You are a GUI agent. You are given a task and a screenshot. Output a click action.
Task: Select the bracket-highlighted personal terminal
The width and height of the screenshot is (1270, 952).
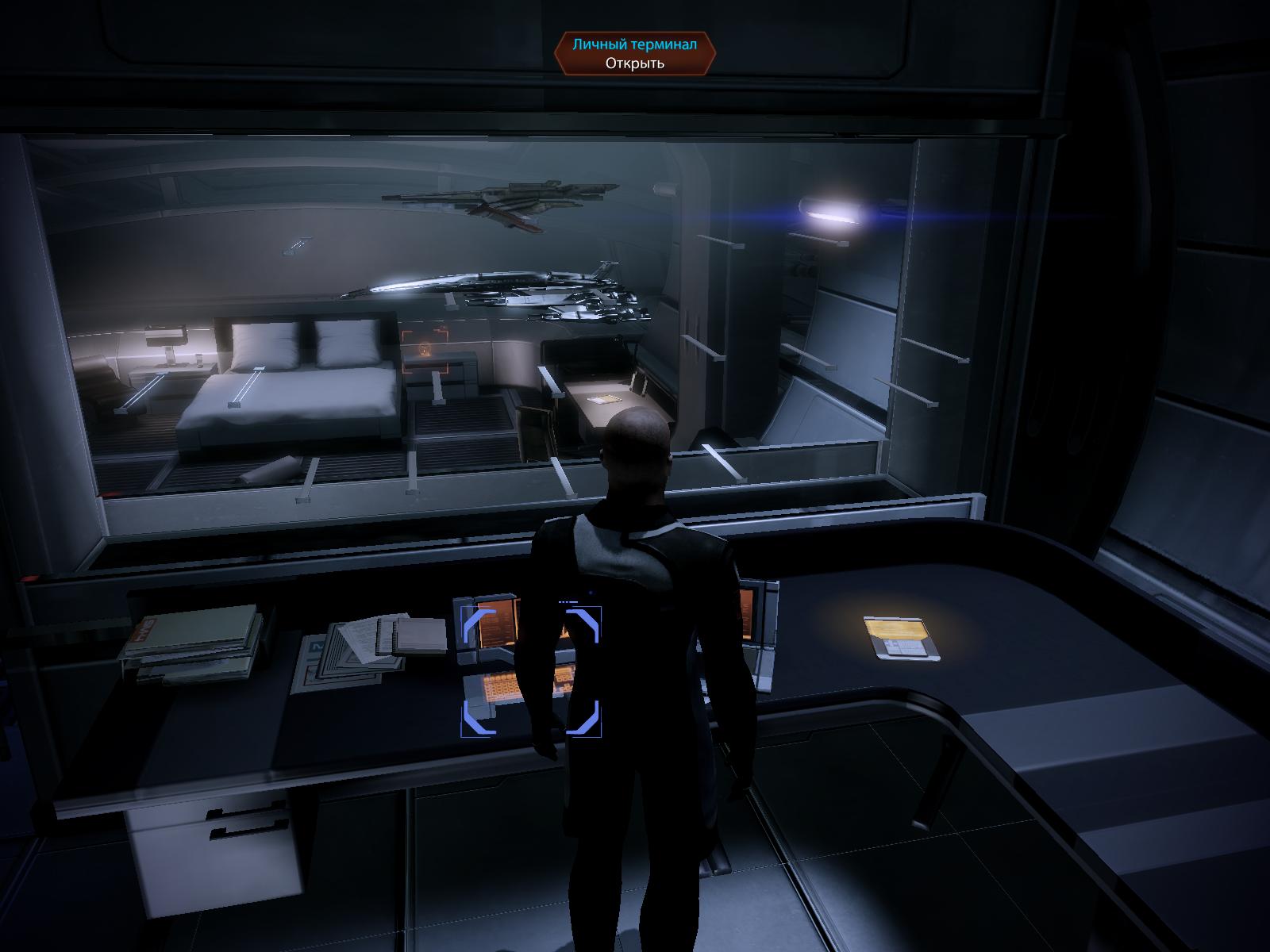tap(531, 671)
